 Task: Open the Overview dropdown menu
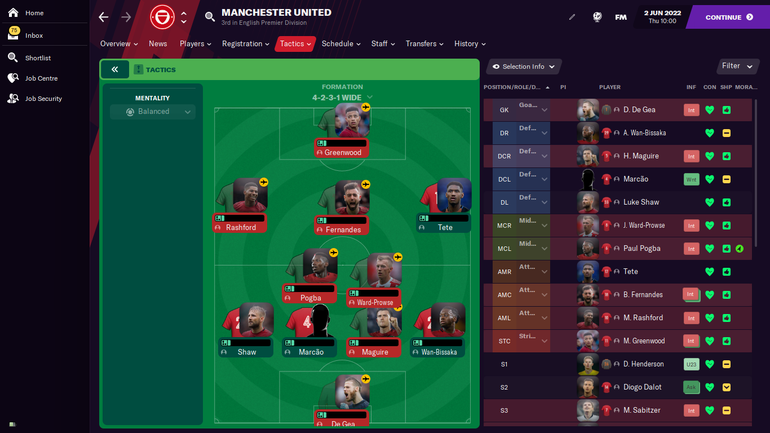[119, 44]
